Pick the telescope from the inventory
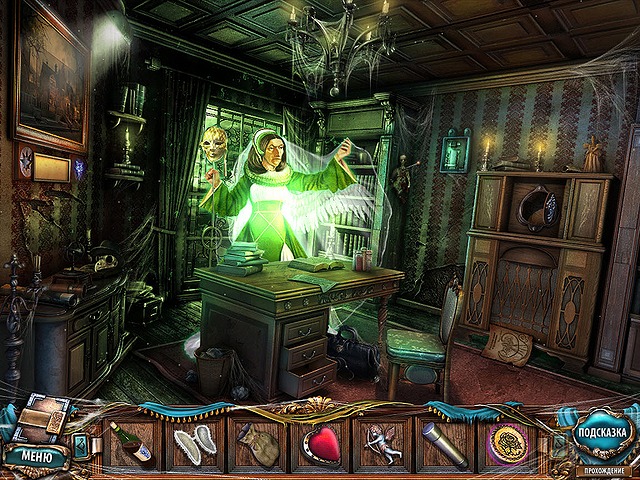This screenshot has width=640, height=480. (x=446, y=444)
